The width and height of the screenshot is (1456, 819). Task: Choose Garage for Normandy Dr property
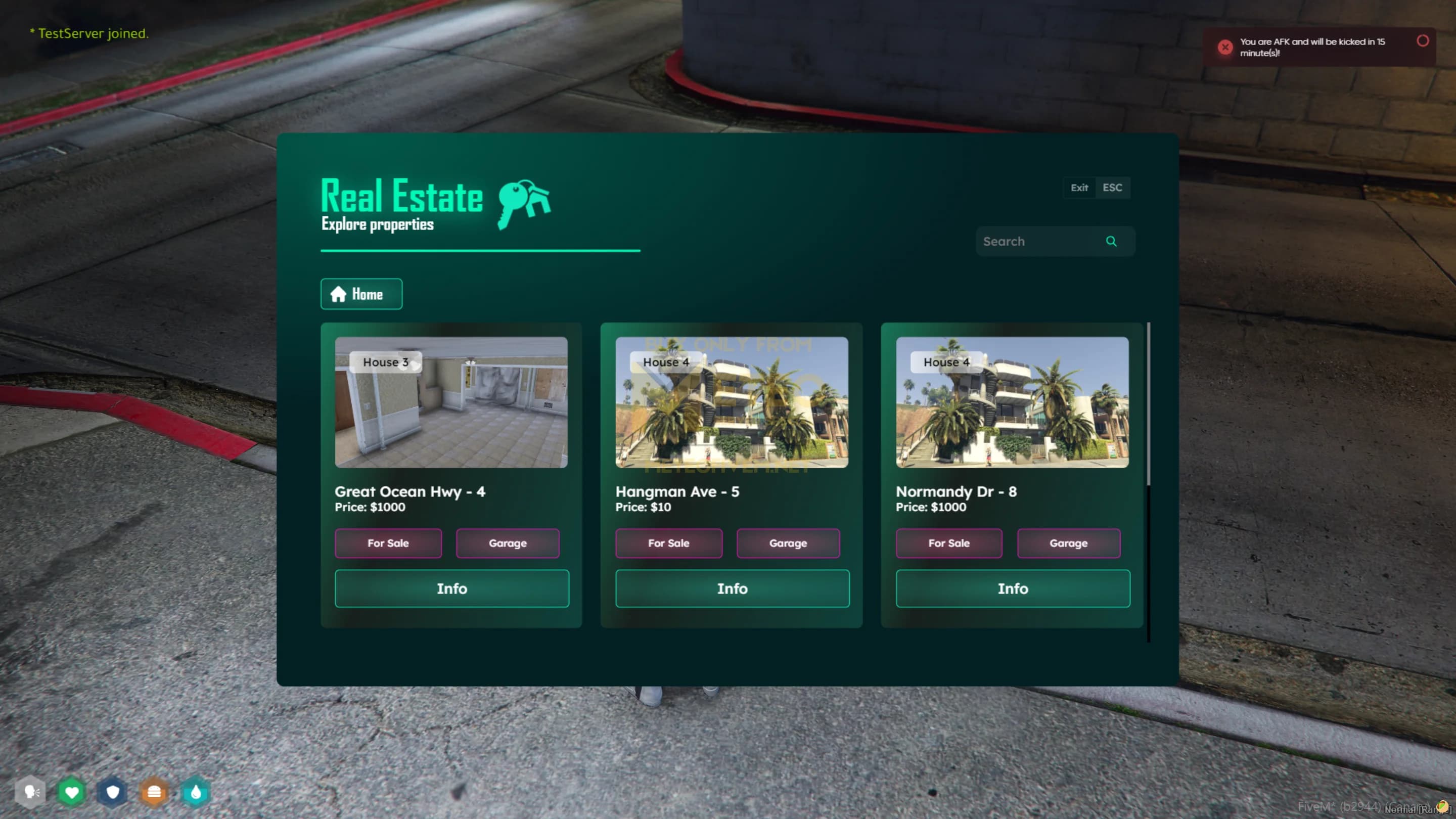click(1068, 543)
